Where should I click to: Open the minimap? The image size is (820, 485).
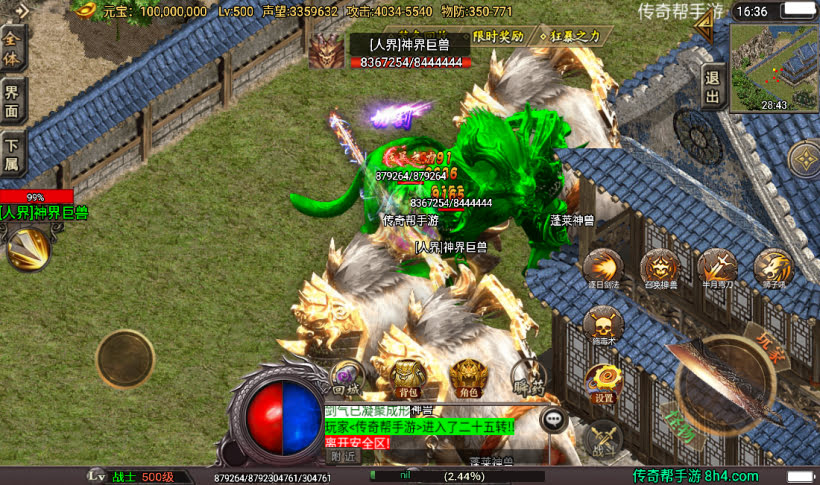774,66
